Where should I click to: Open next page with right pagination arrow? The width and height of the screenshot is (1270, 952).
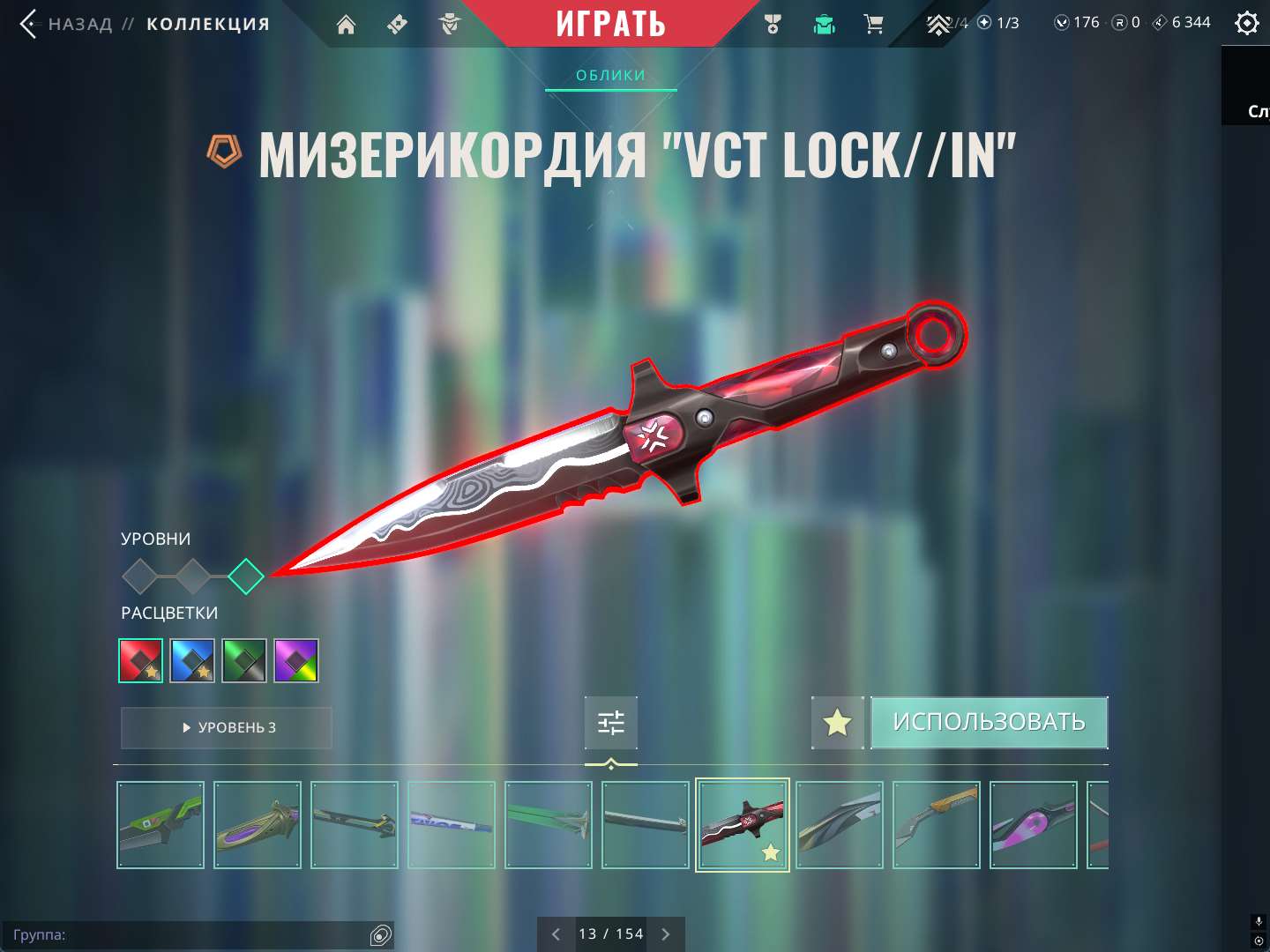coord(666,933)
